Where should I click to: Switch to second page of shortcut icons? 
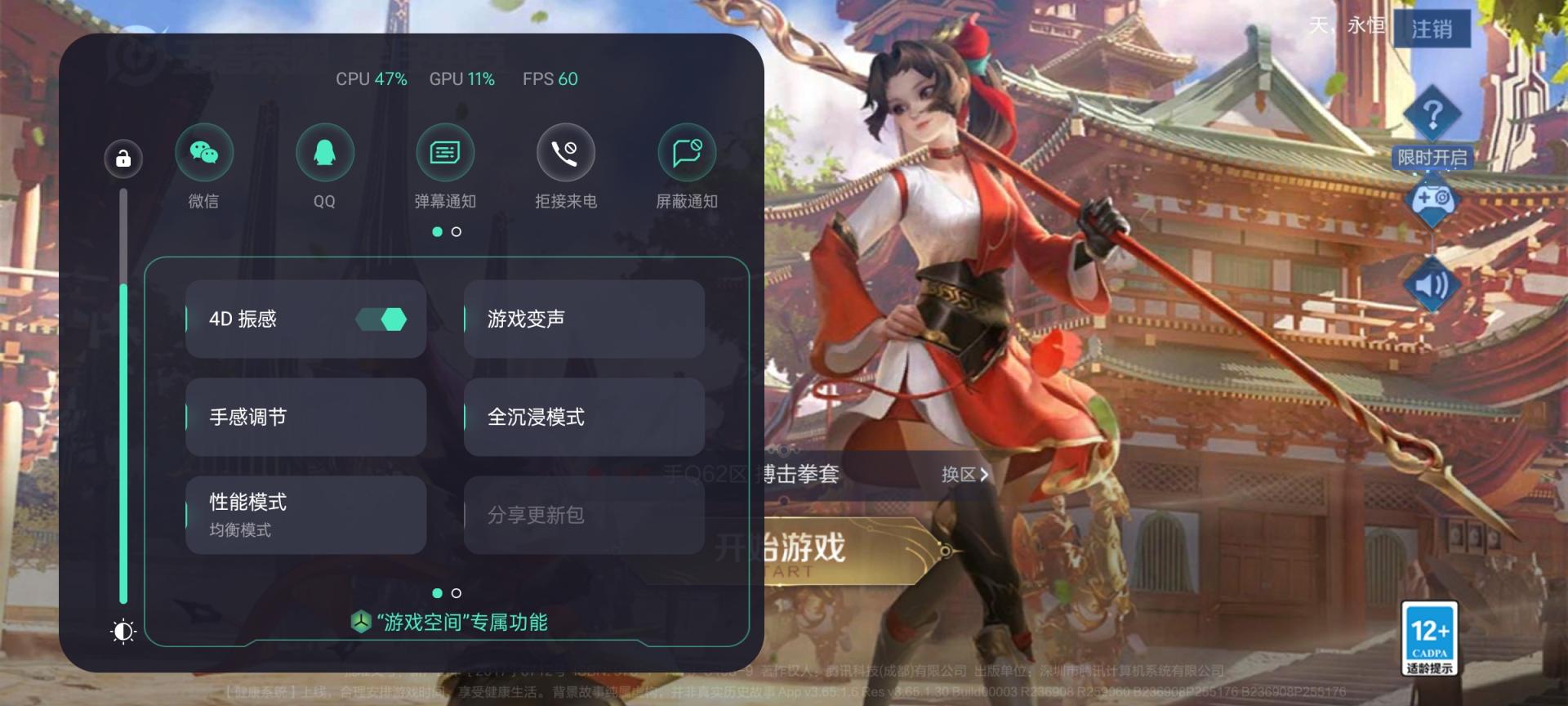tap(455, 231)
